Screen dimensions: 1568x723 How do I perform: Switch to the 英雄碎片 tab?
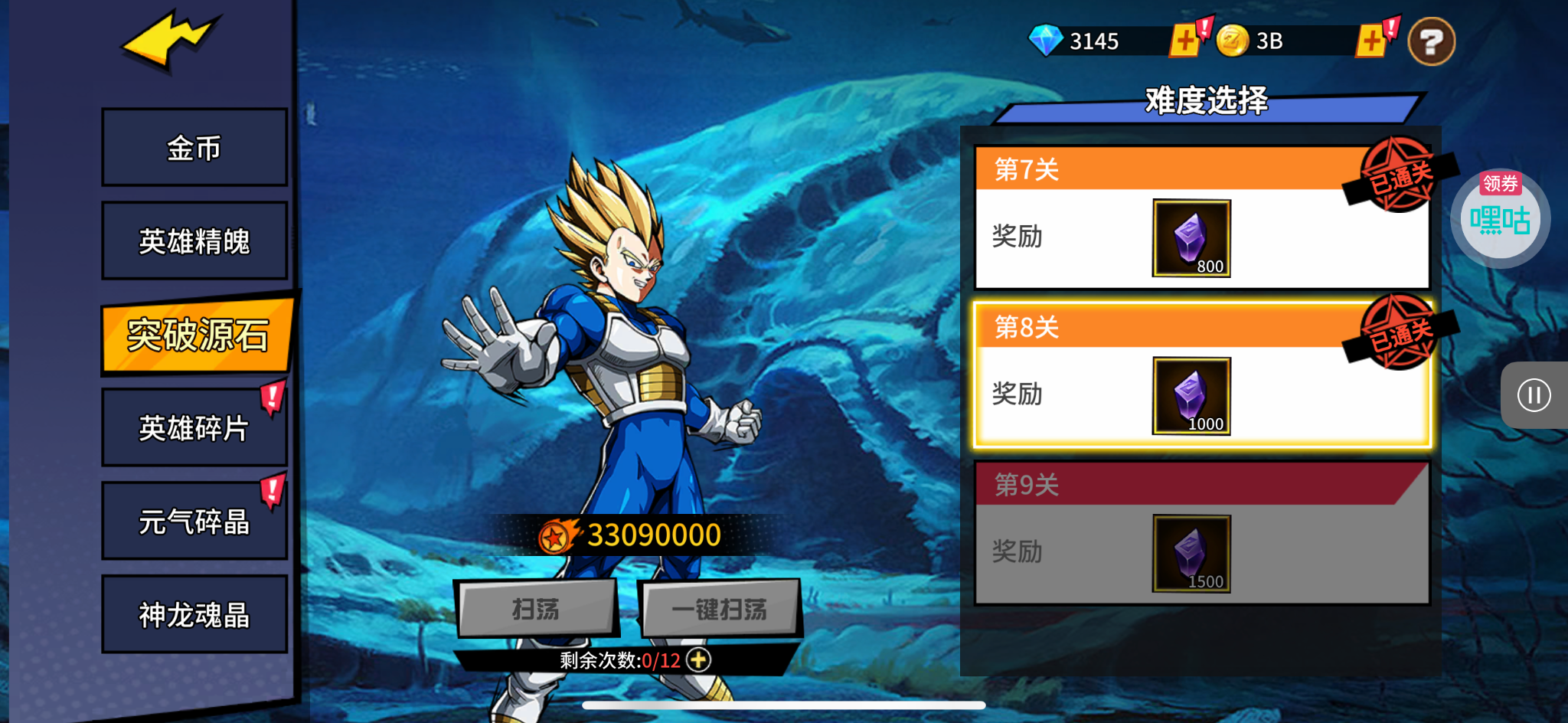[194, 427]
